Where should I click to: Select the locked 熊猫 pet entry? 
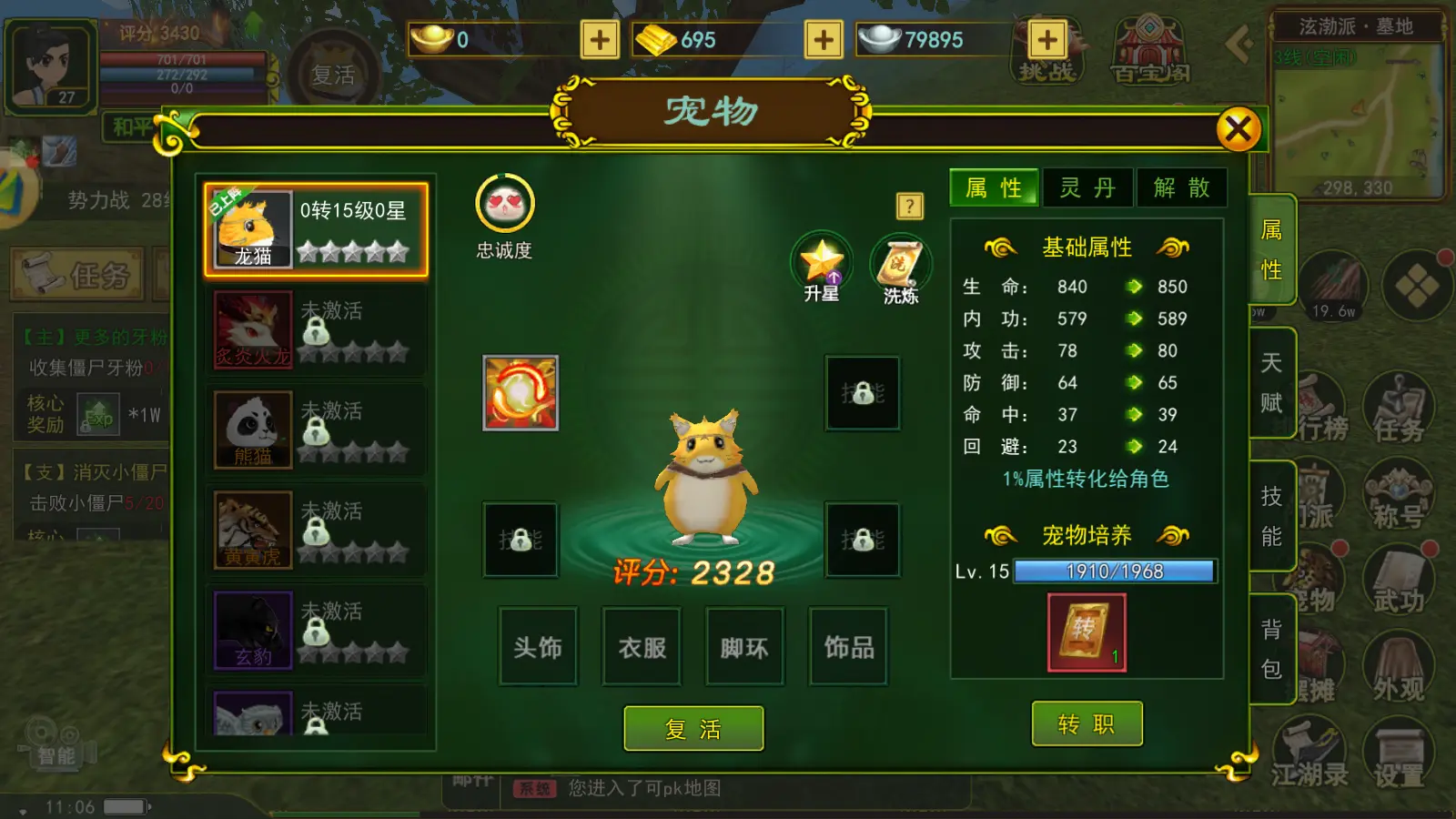click(316, 430)
